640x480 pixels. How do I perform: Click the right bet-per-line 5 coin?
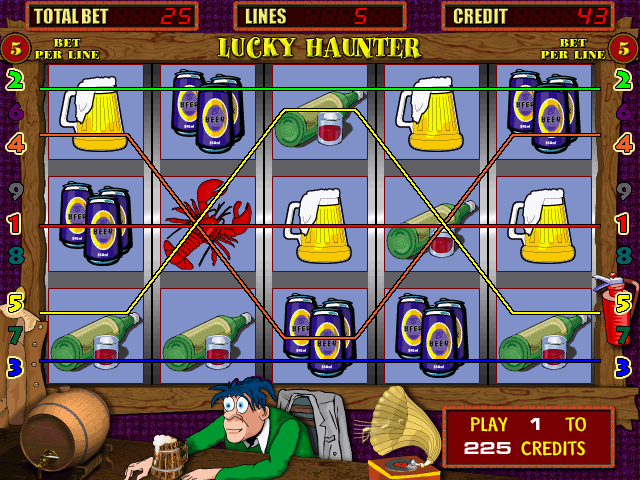click(624, 47)
